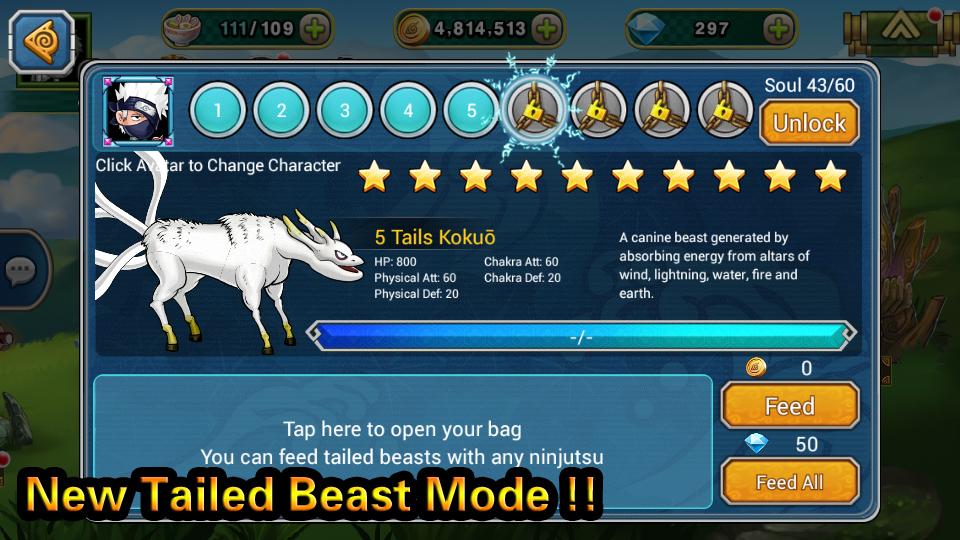Unlock the next tailed beast
The height and width of the screenshot is (540, 960).
click(809, 123)
